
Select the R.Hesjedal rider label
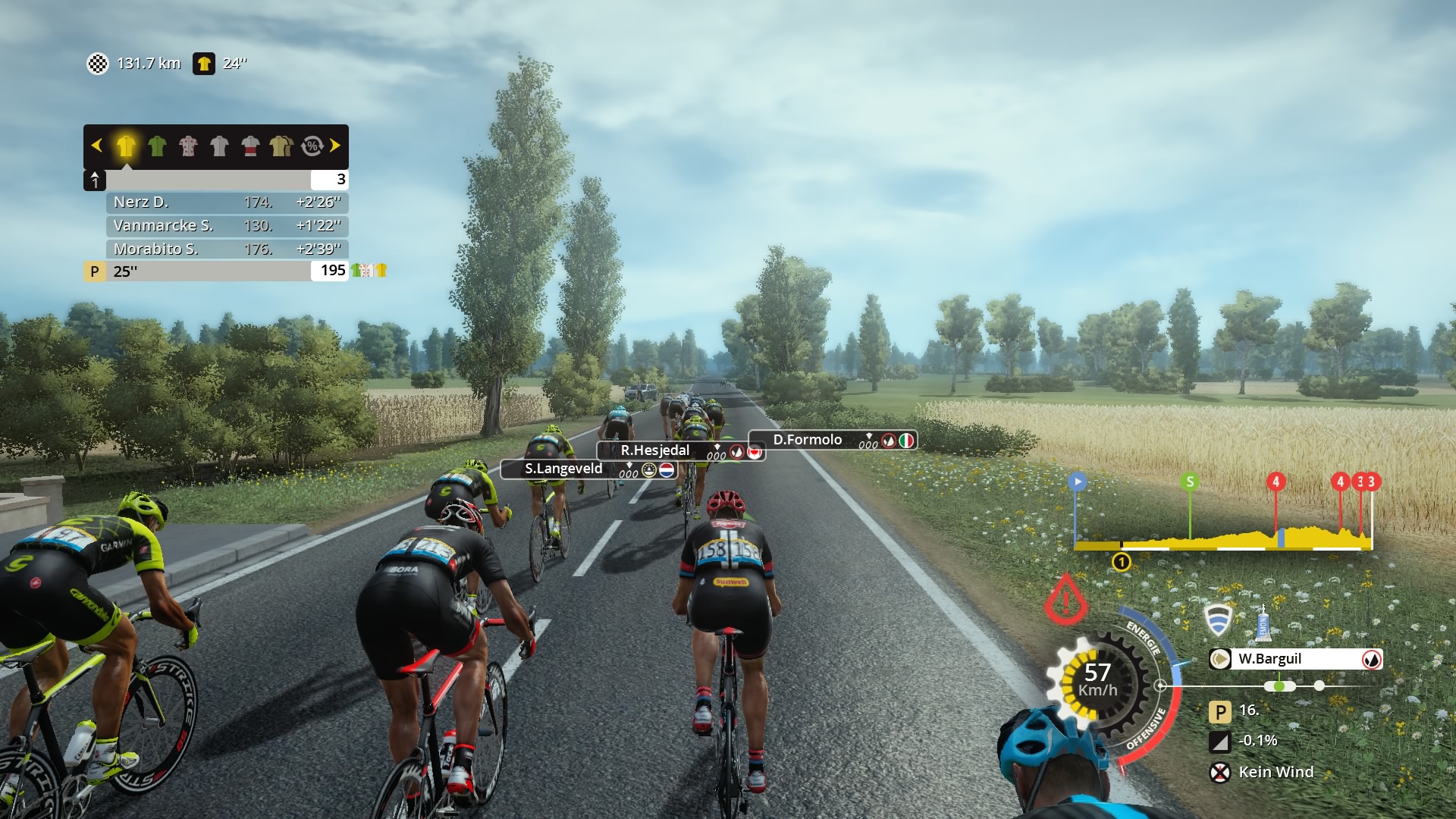tap(656, 450)
